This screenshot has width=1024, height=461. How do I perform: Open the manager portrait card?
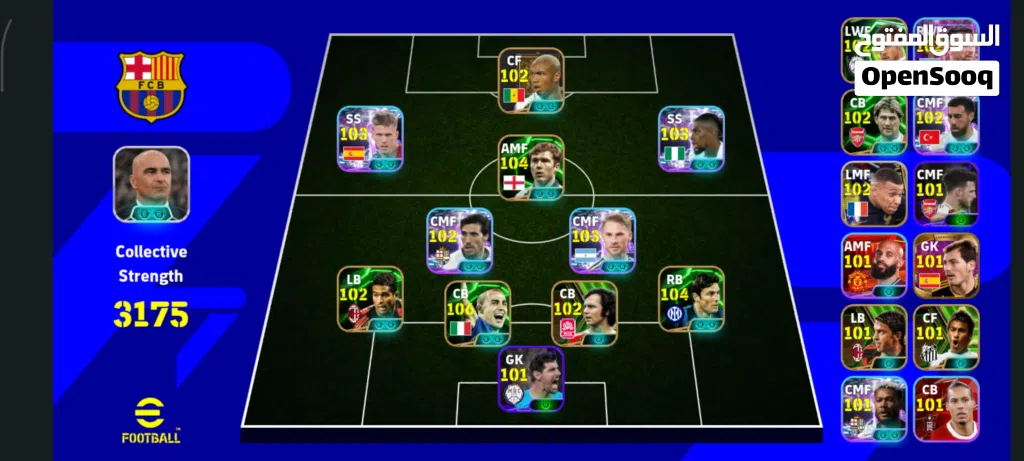pyautogui.click(x=151, y=184)
